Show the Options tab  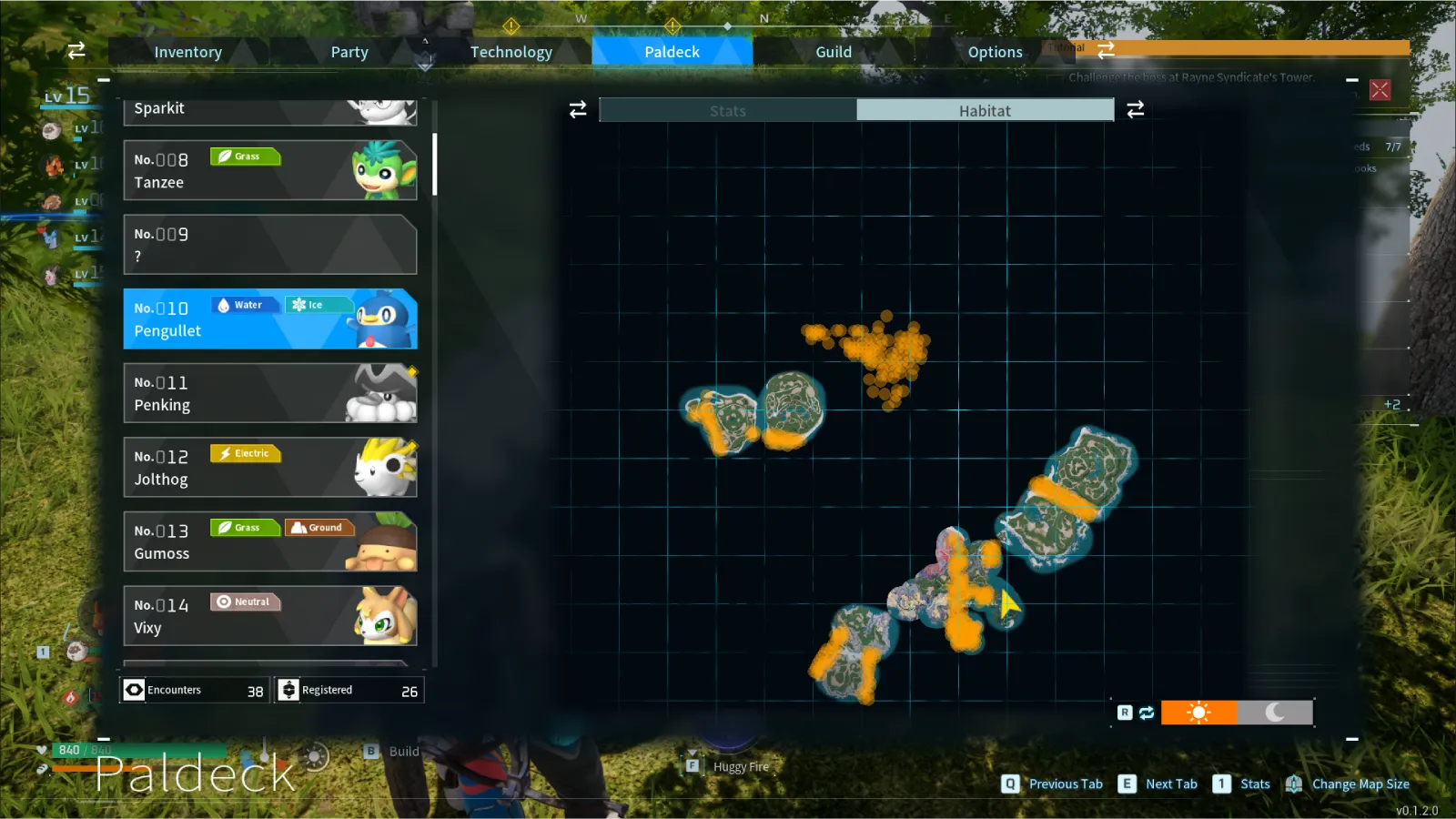[995, 52]
